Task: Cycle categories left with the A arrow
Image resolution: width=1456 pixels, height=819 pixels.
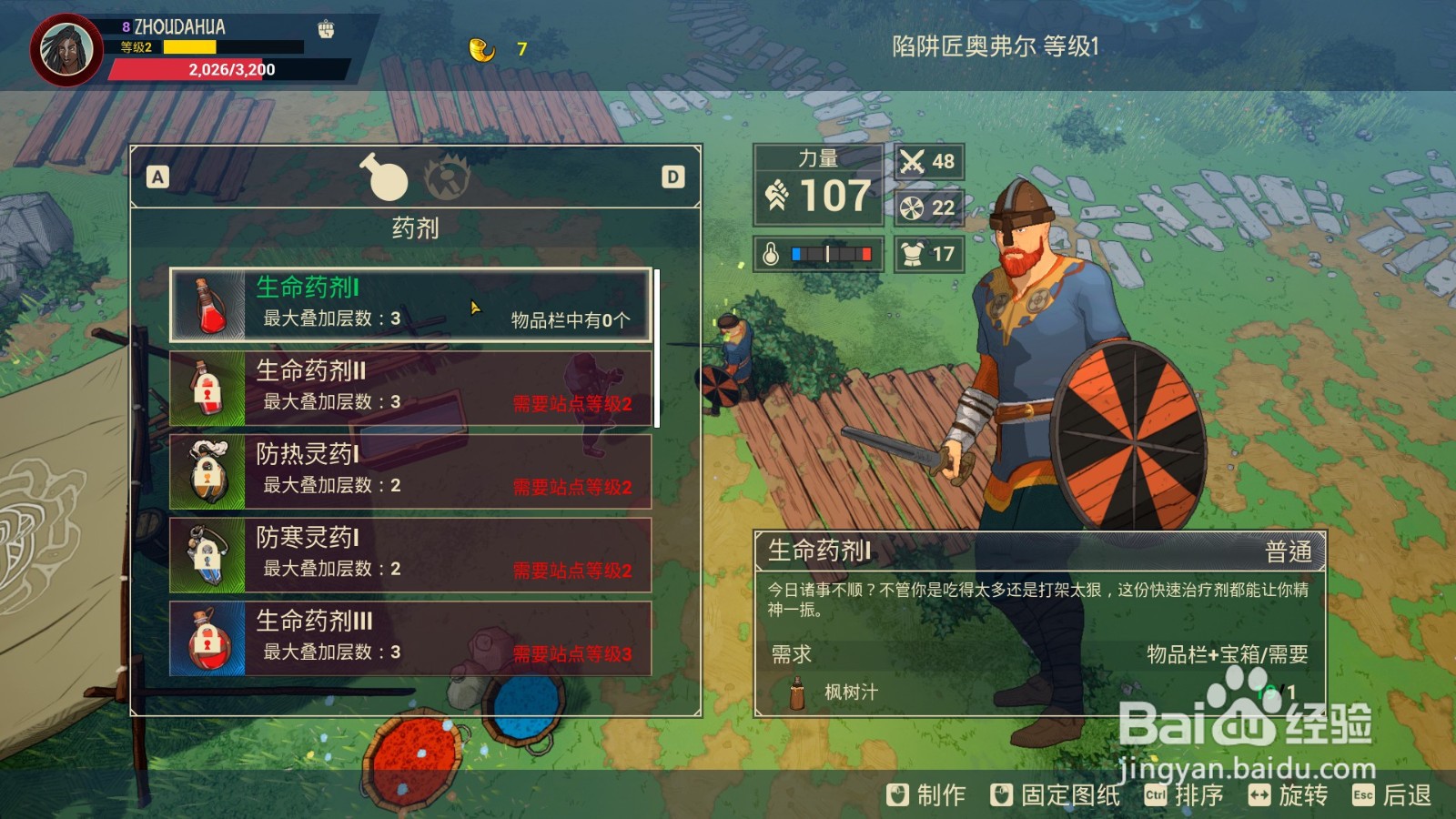Action: (x=157, y=178)
